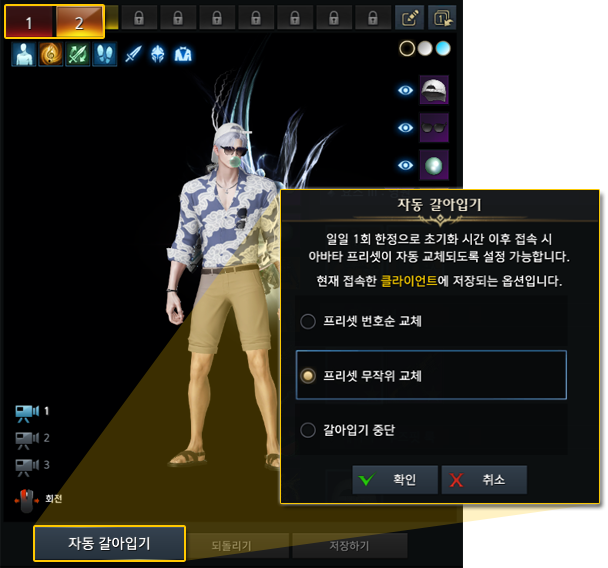
Task: Confirm with the 확인 button
Action: 384,480
